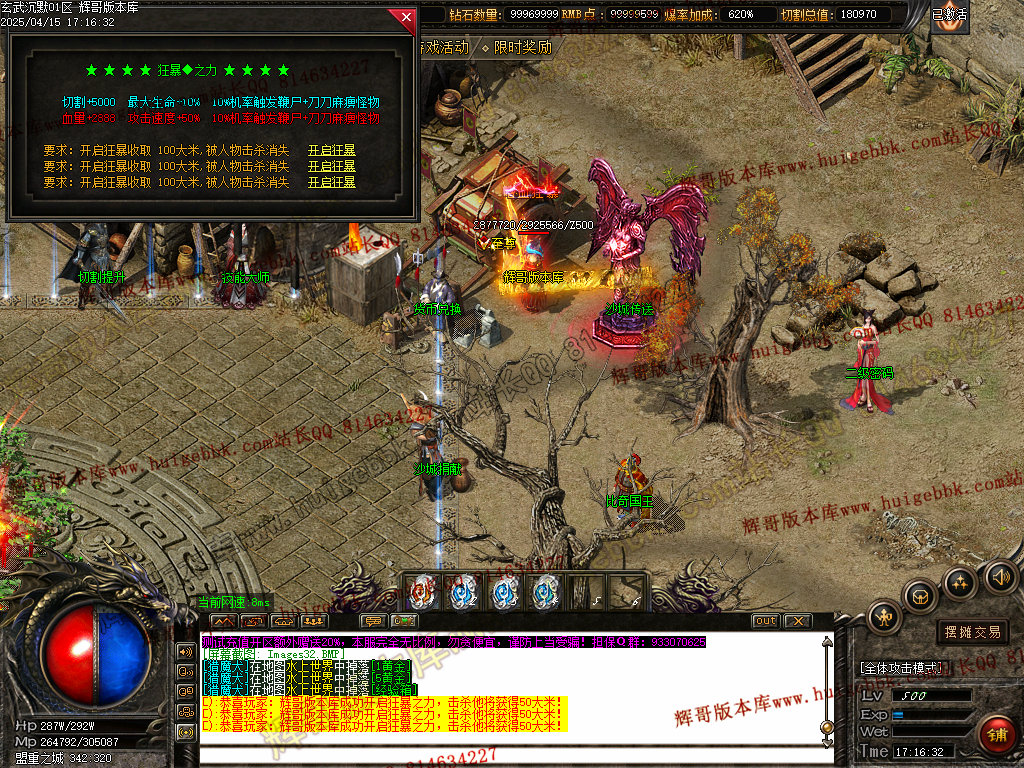Click the red 铺 shop button
This screenshot has height=768, width=1024.
[996, 736]
